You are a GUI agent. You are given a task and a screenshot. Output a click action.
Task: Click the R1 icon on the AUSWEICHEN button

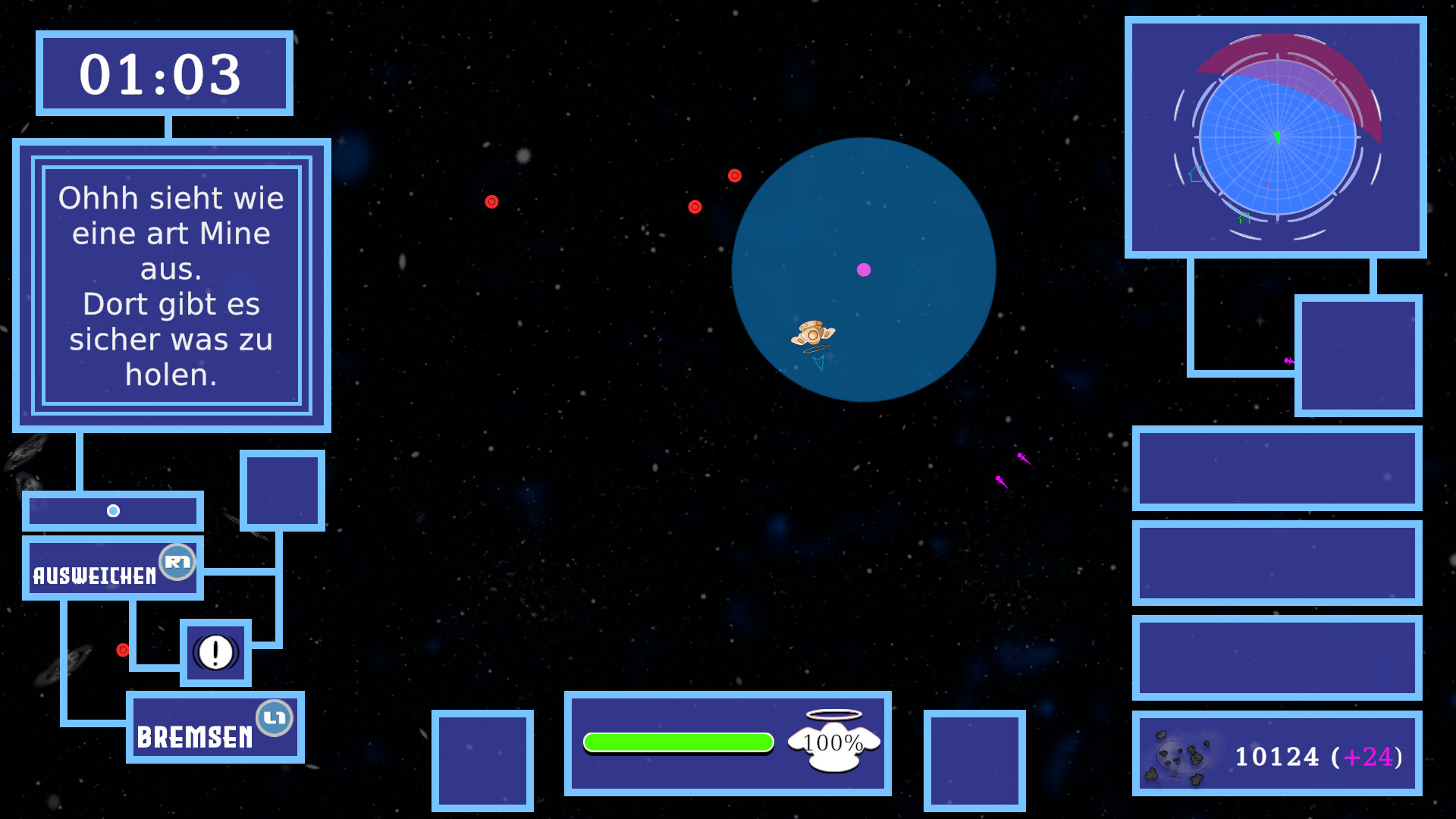pos(176,562)
